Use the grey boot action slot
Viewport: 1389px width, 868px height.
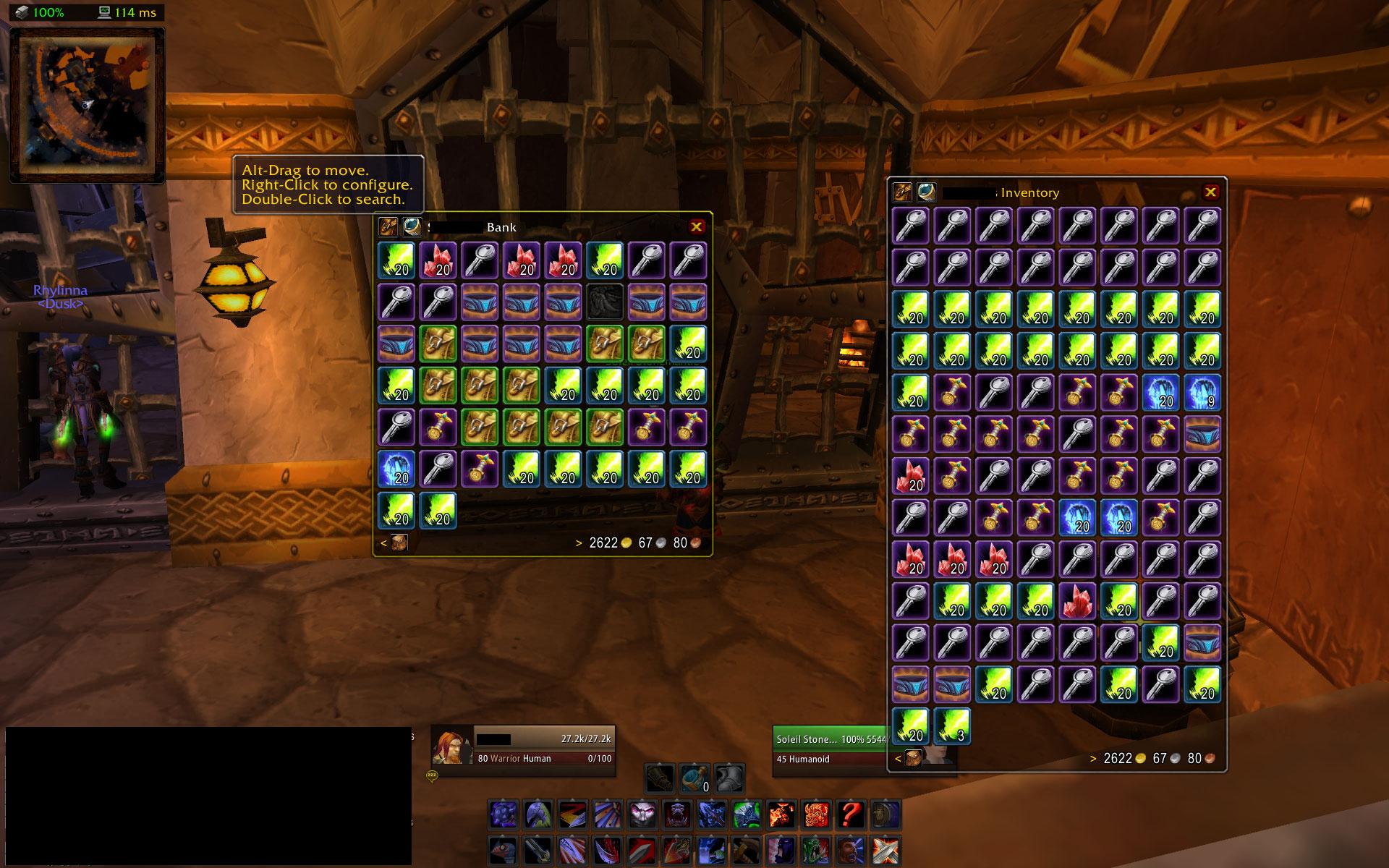coord(729,779)
